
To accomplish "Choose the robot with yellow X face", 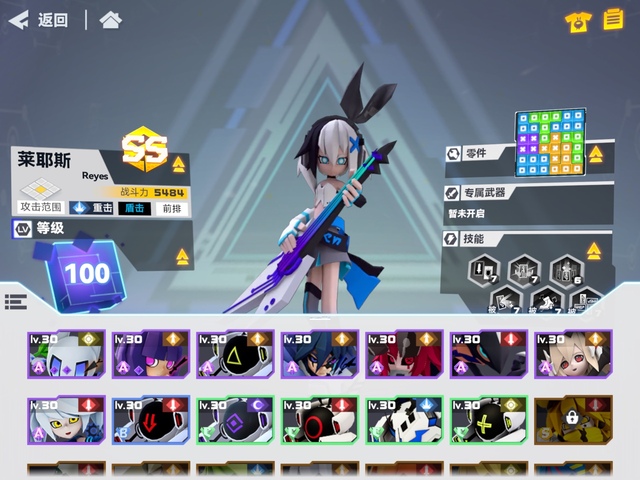I will pyautogui.click(x=488, y=420).
